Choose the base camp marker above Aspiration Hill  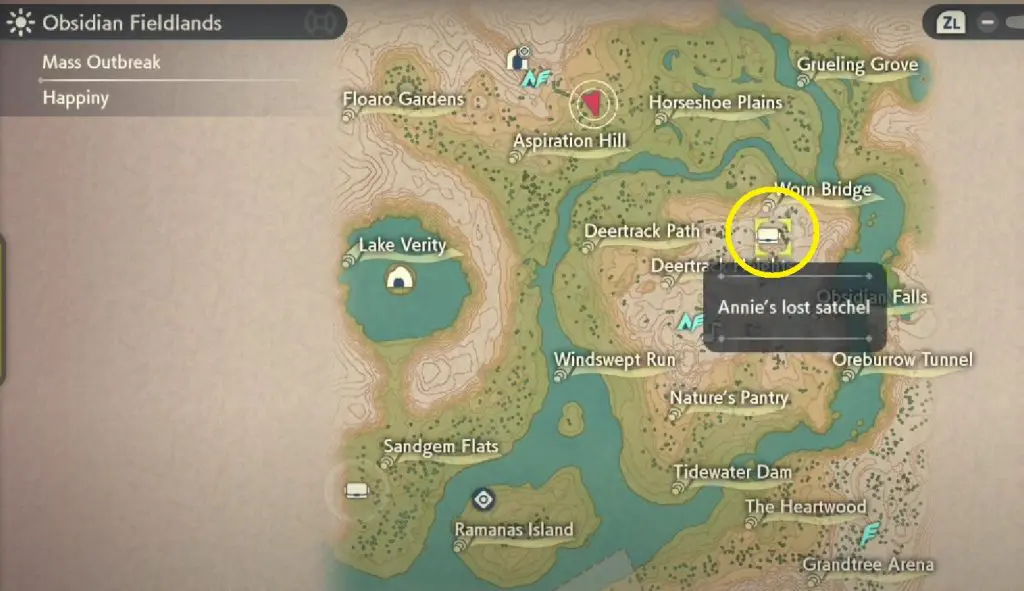pos(519,60)
